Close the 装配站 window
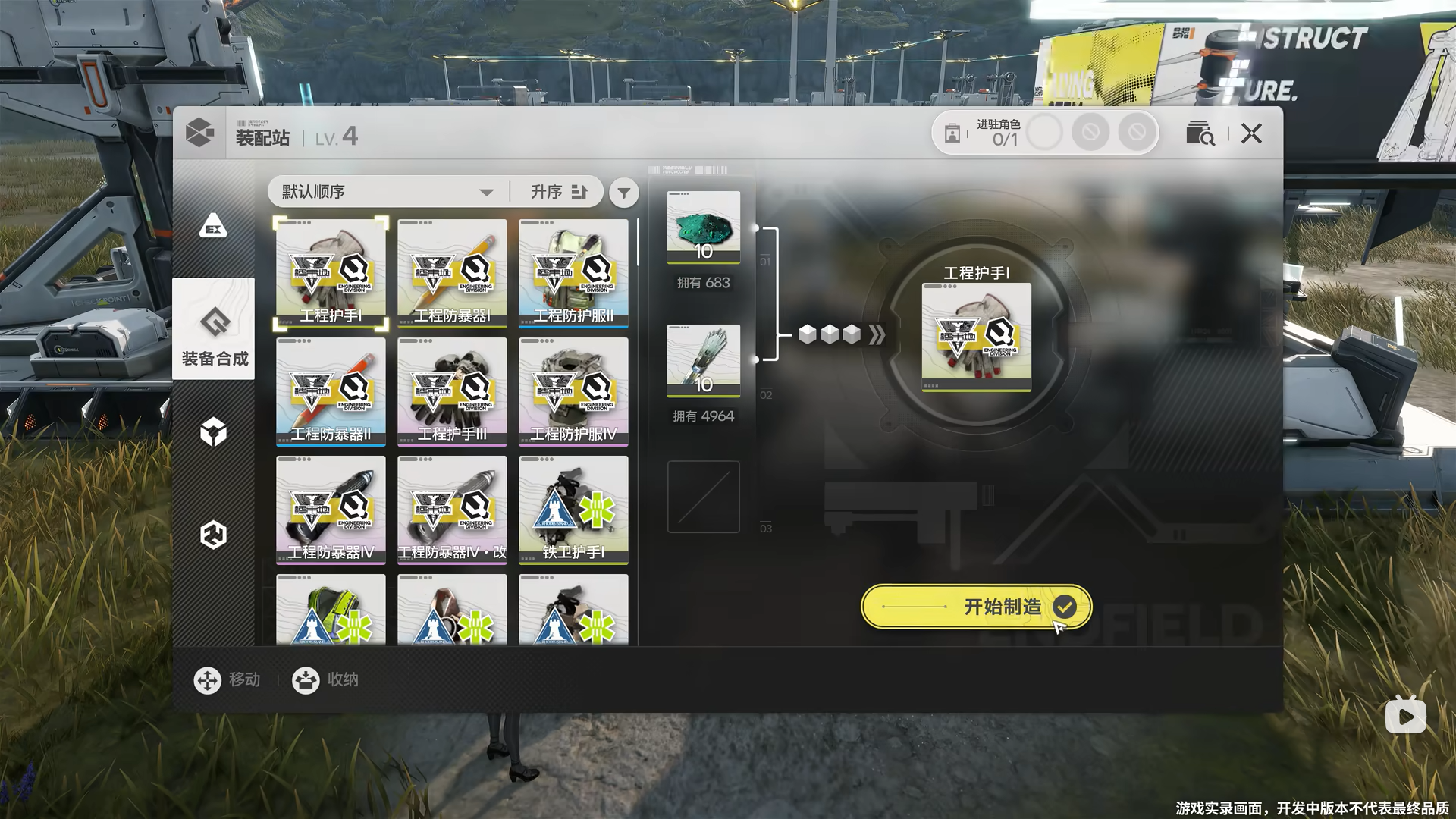The image size is (1456, 819). (x=1251, y=134)
